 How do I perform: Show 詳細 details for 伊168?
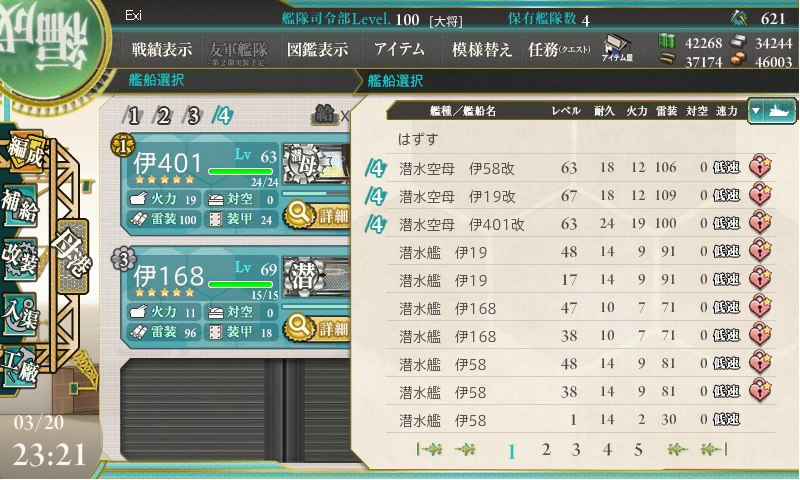point(316,328)
